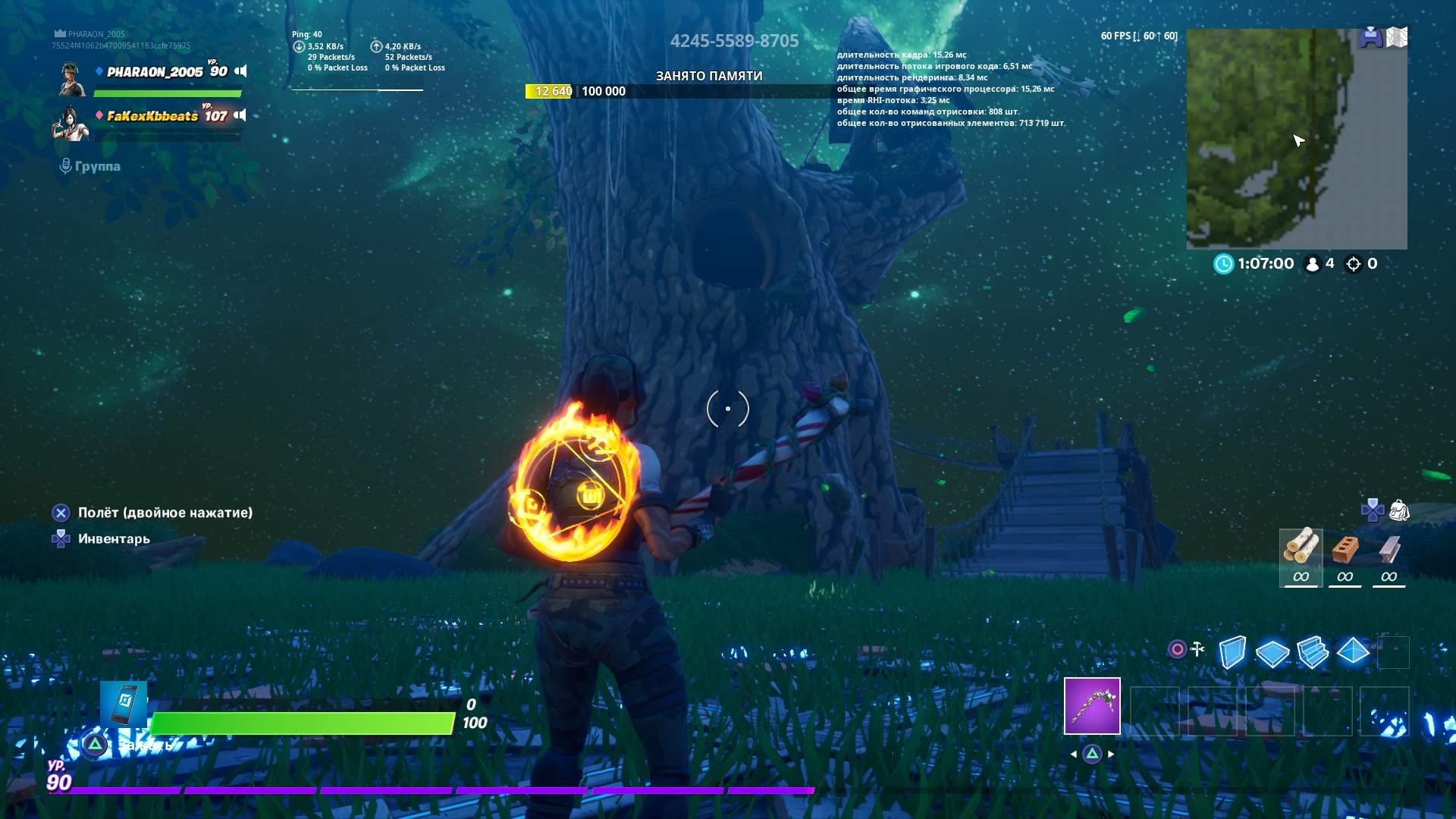The width and height of the screenshot is (1456, 819).
Task: Click the minimap
Action: click(1296, 139)
